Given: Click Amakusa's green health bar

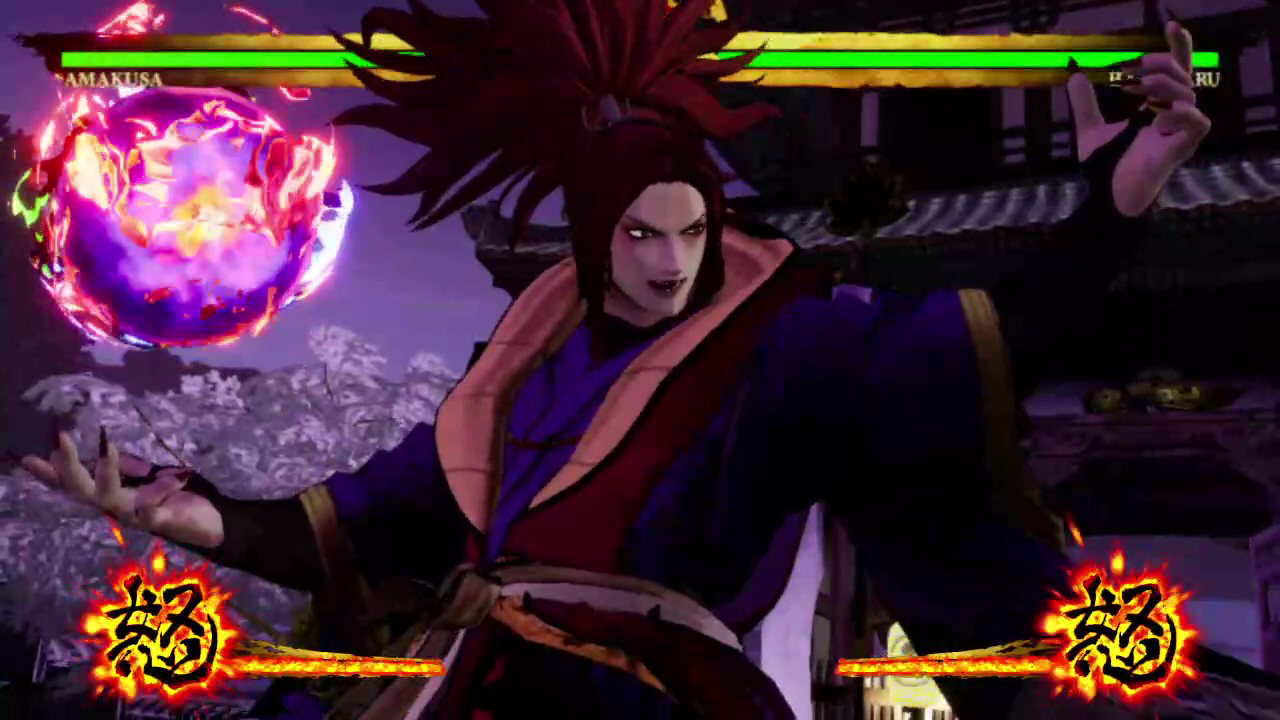Looking at the screenshot, I should coord(250,58).
